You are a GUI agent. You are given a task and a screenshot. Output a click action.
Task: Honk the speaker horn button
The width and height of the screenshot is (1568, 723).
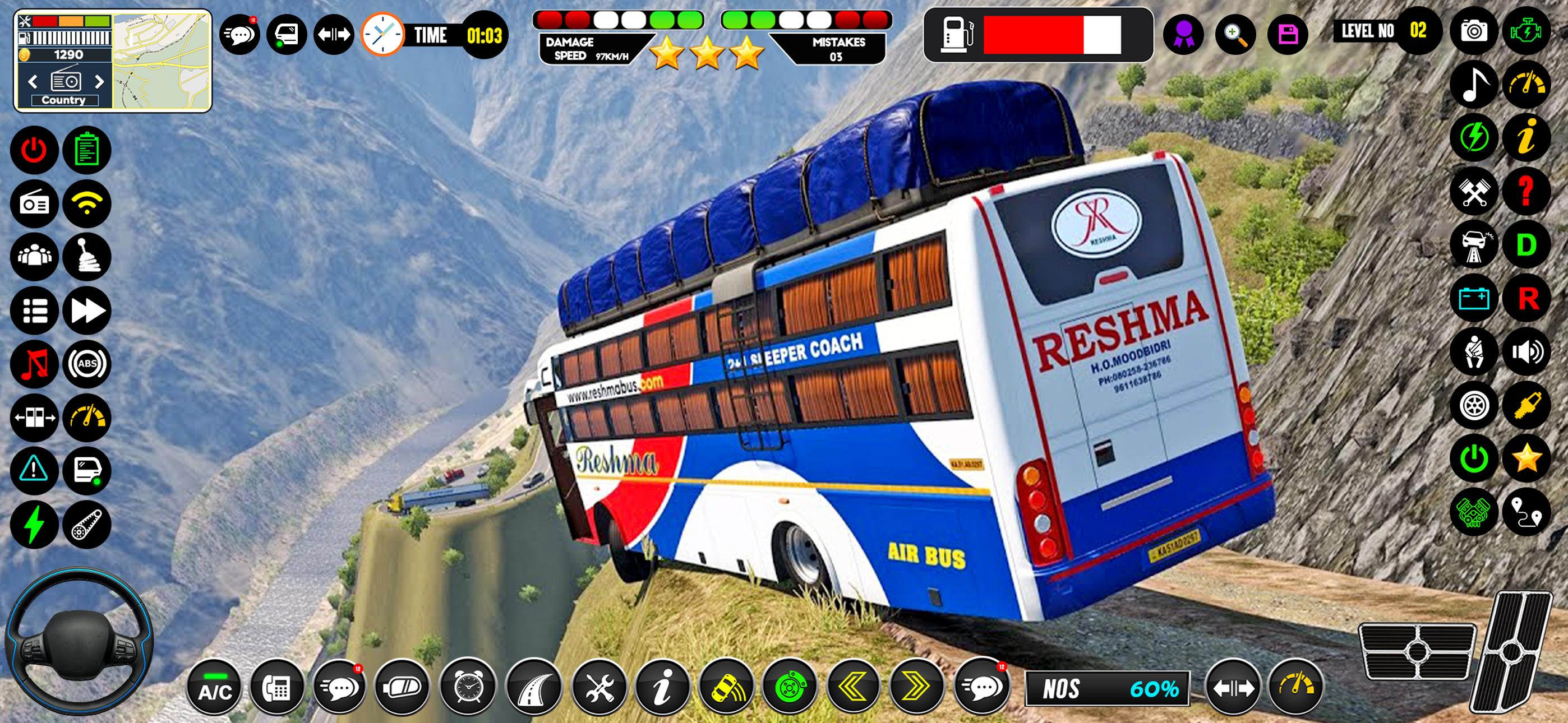click(x=1526, y=352)
